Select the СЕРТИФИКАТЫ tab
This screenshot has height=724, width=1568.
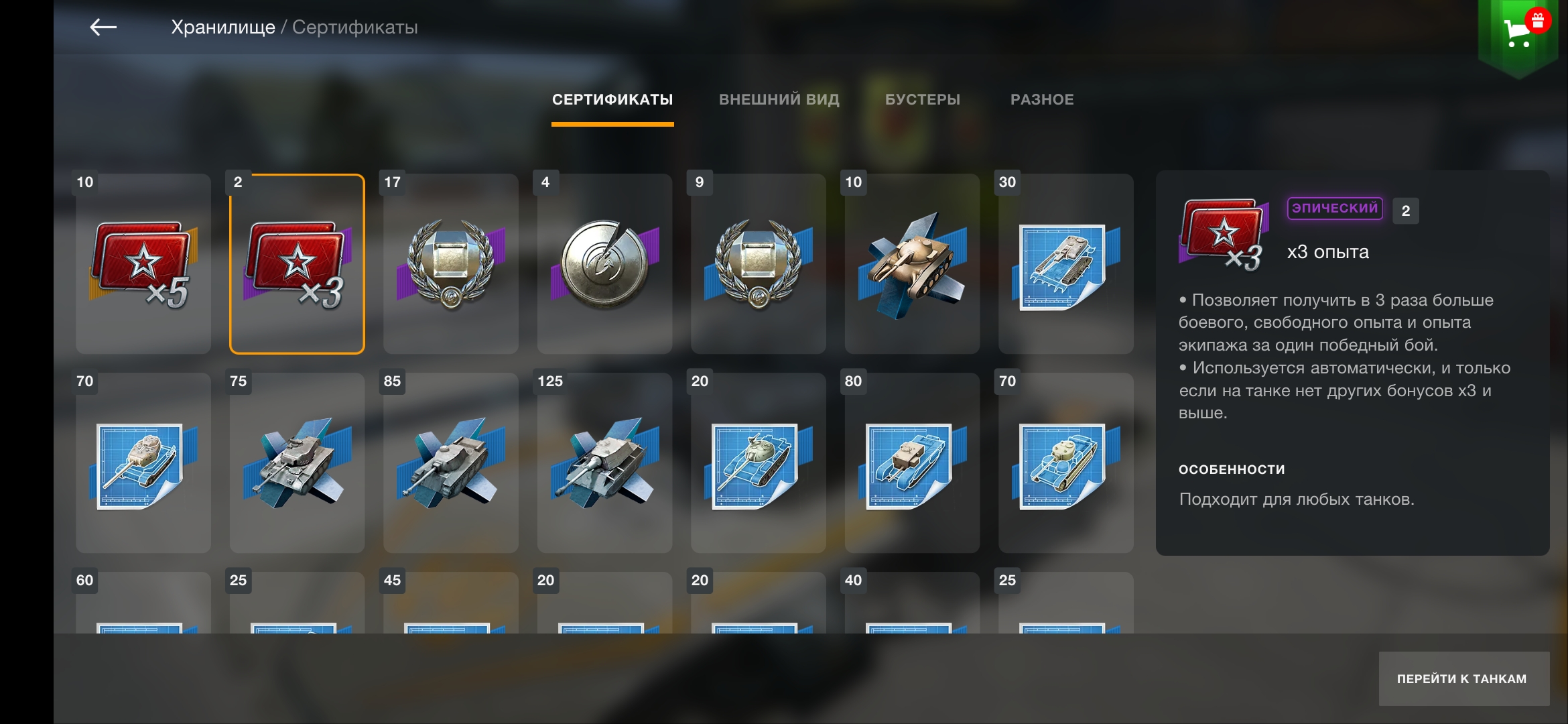tap(612, 100)
